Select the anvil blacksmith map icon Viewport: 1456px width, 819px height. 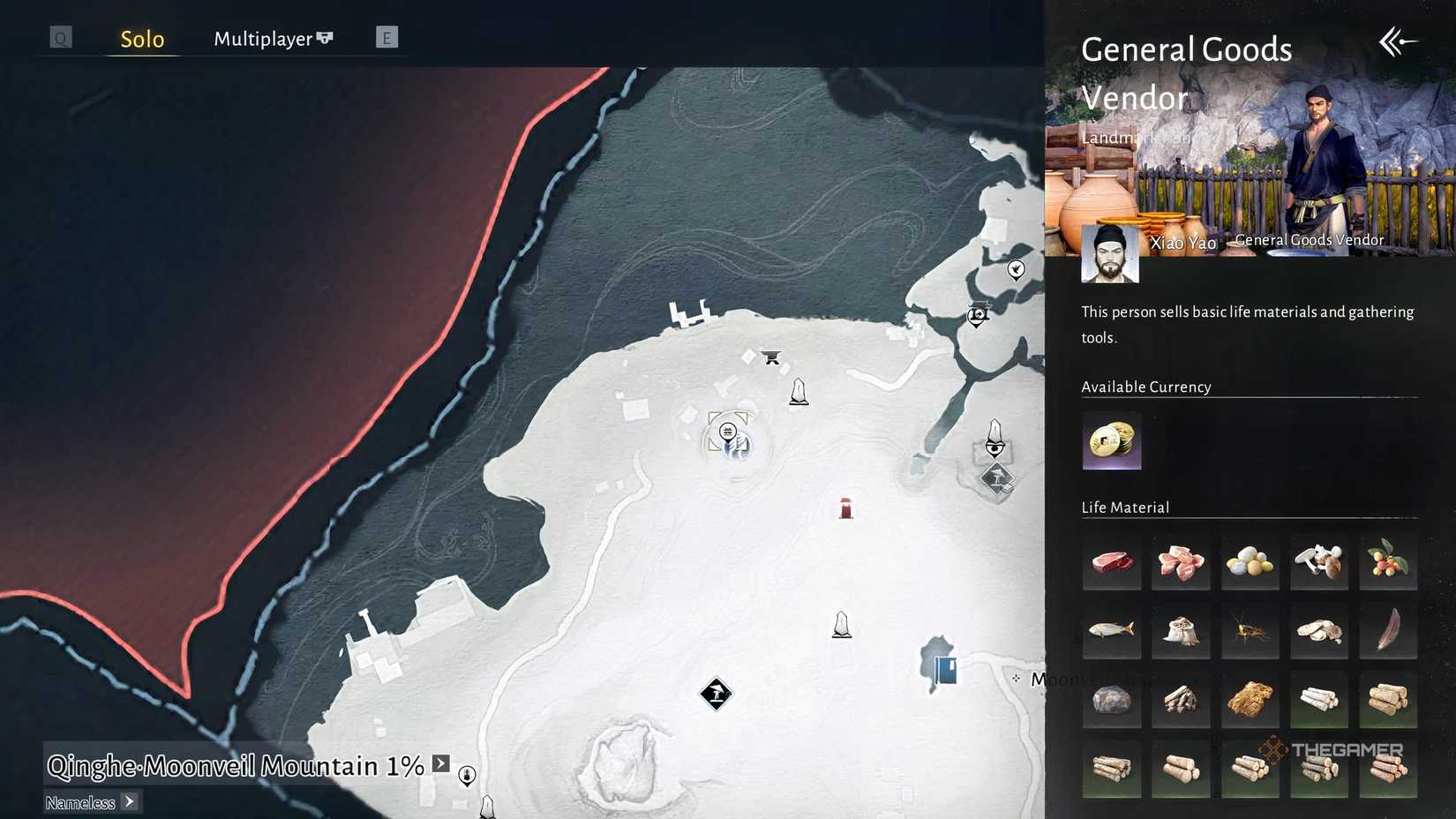[x=771, y=357]
